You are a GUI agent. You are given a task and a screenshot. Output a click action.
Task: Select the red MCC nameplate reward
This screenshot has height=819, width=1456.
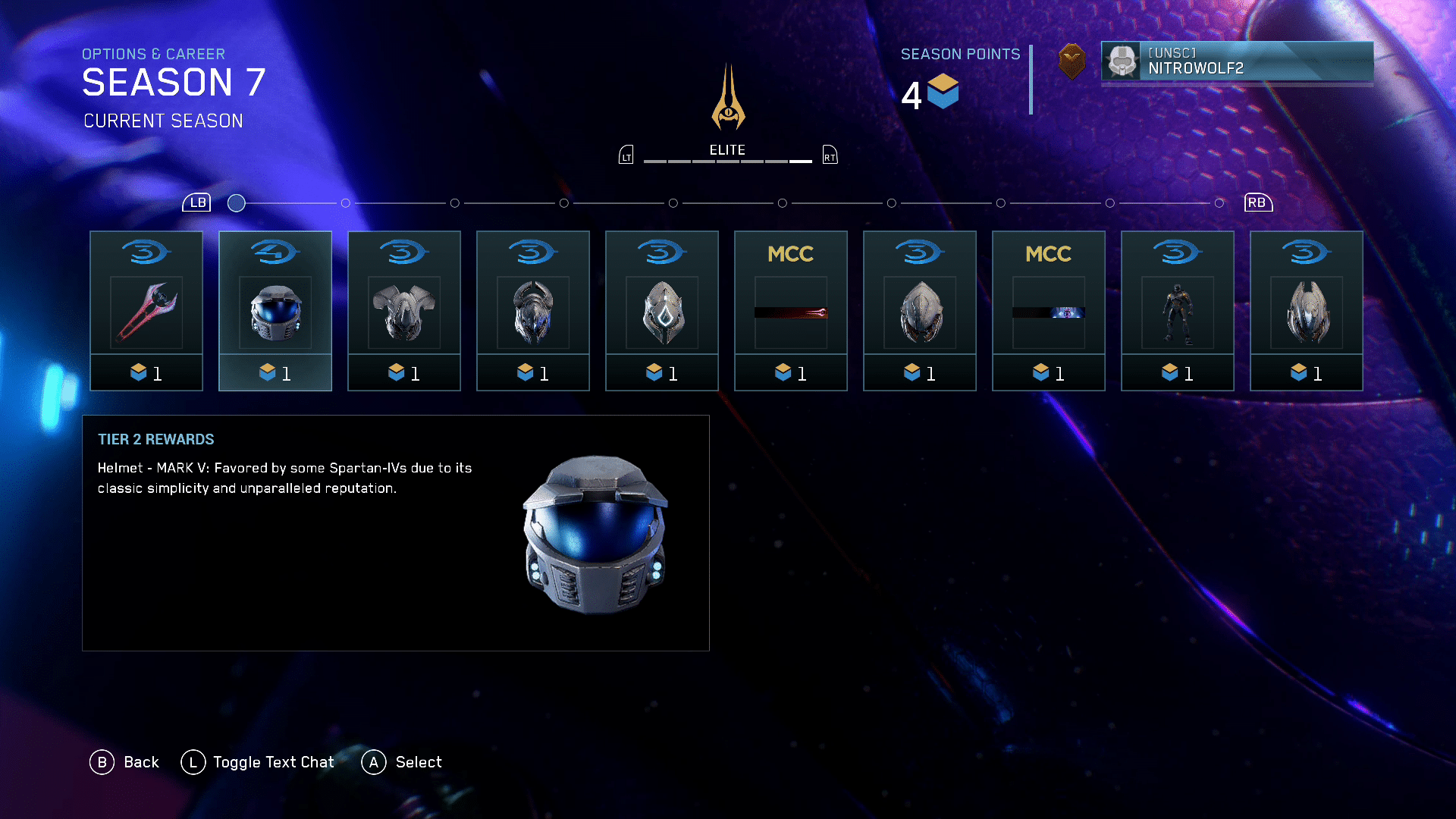point(791,311)
